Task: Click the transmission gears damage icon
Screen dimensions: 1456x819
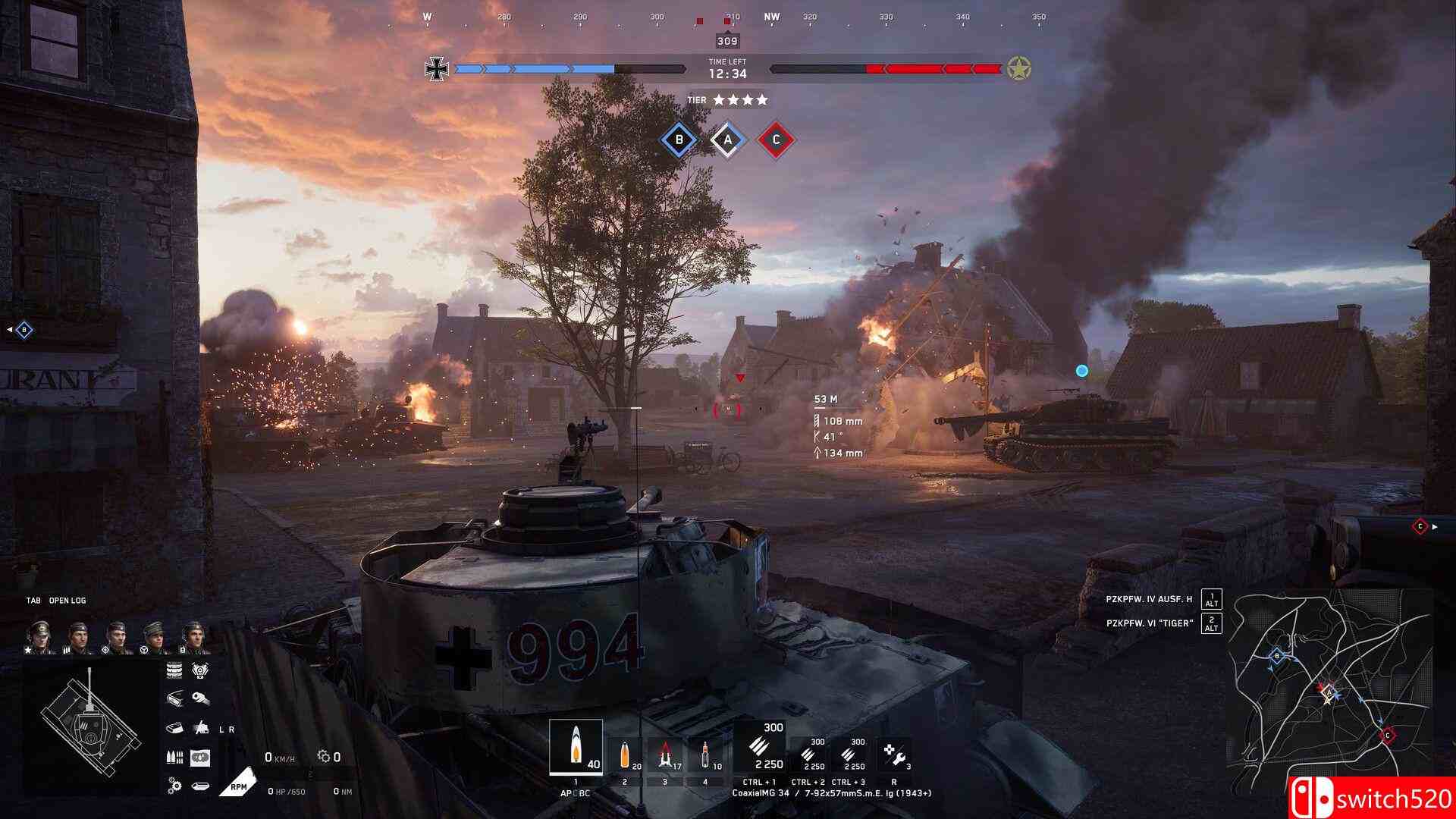Action: coord(173,785)
